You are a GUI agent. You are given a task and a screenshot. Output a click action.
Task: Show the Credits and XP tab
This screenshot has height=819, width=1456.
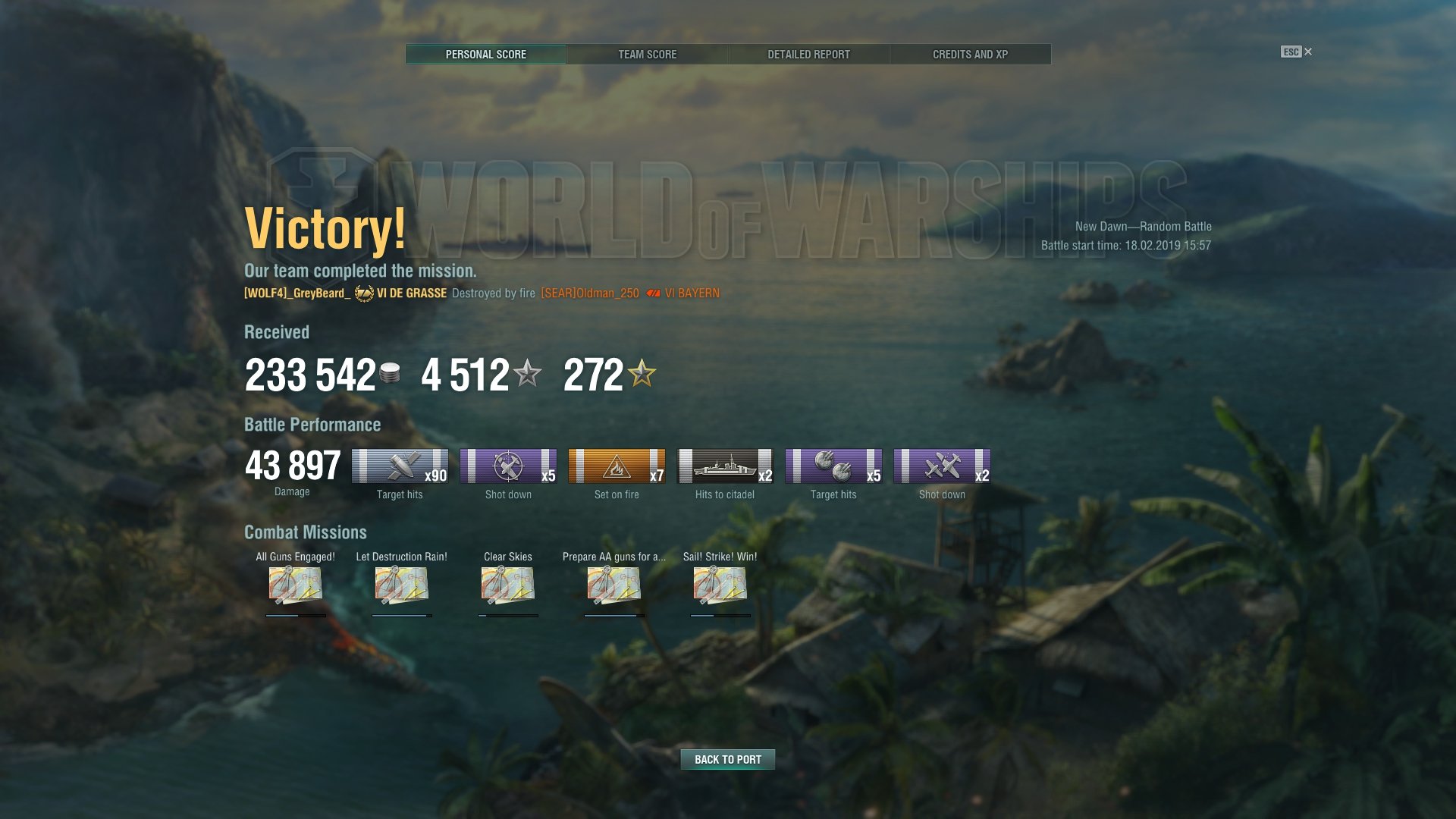970,55
